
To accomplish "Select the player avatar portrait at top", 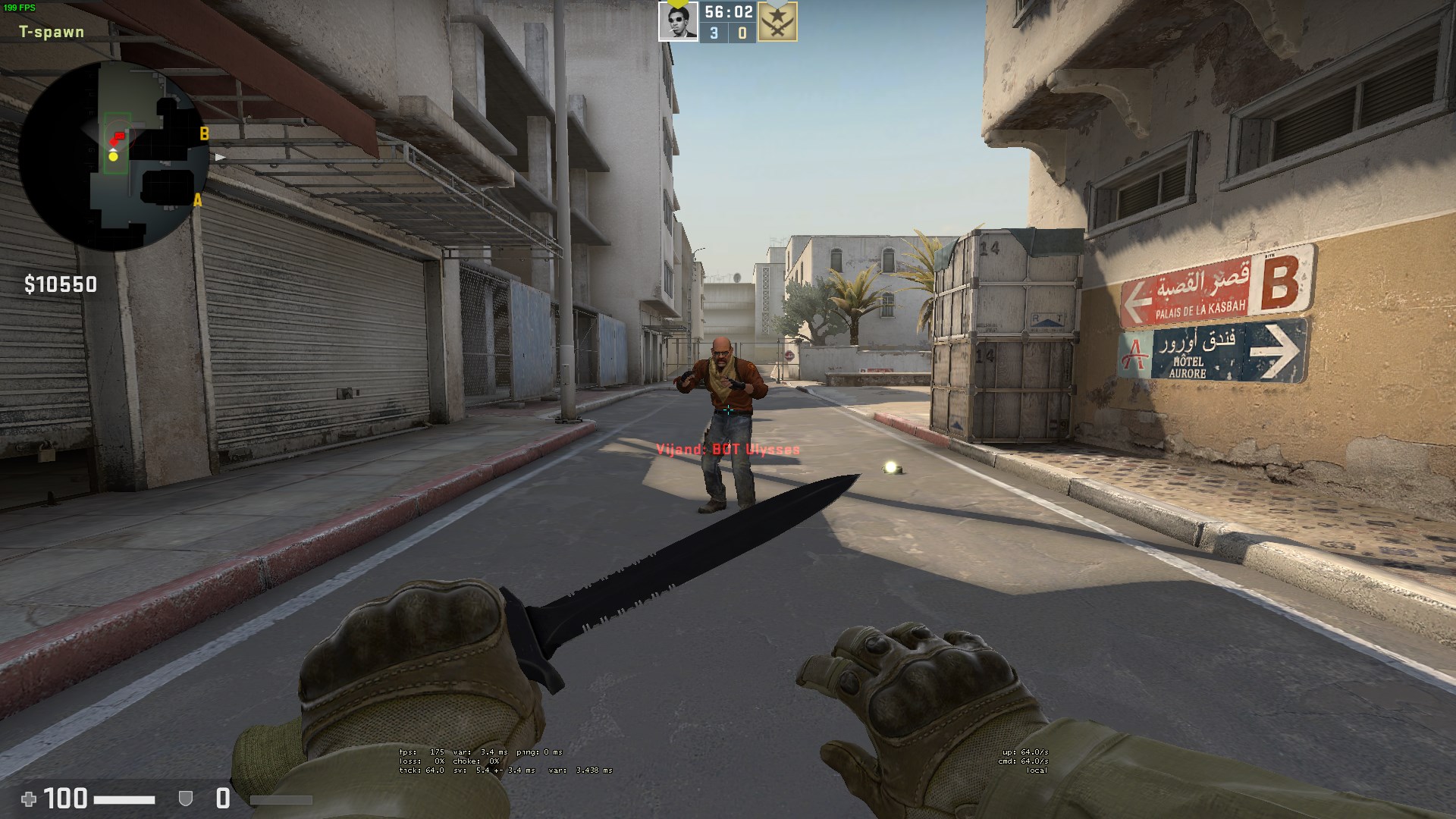I will click(x=677, y=22).
